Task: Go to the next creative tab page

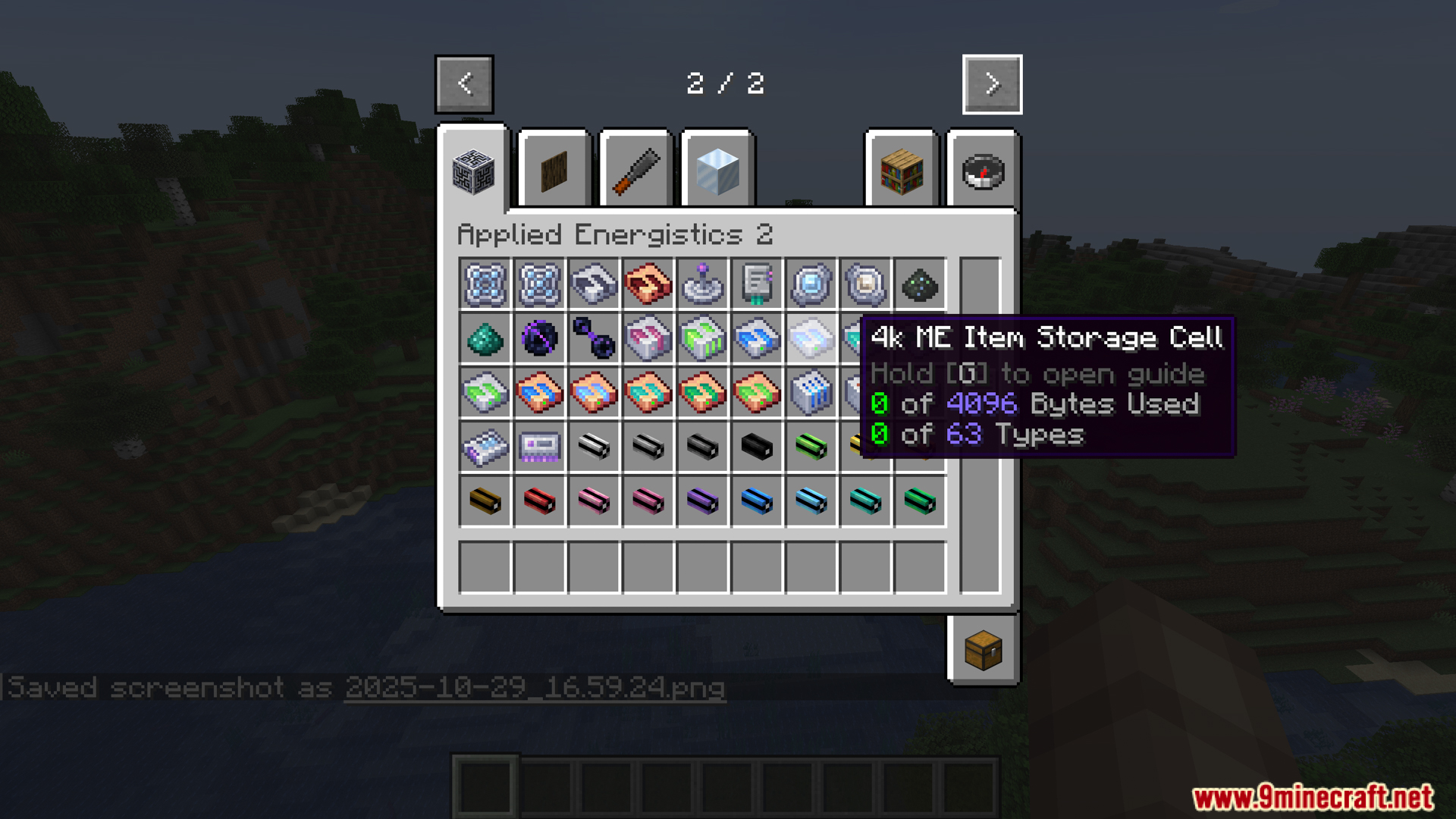Action: 992,84
